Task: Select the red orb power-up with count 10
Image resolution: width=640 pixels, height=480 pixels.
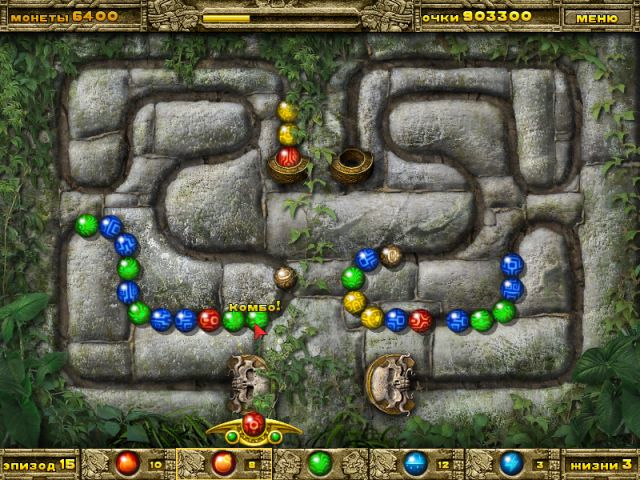Action: point(126,463)
